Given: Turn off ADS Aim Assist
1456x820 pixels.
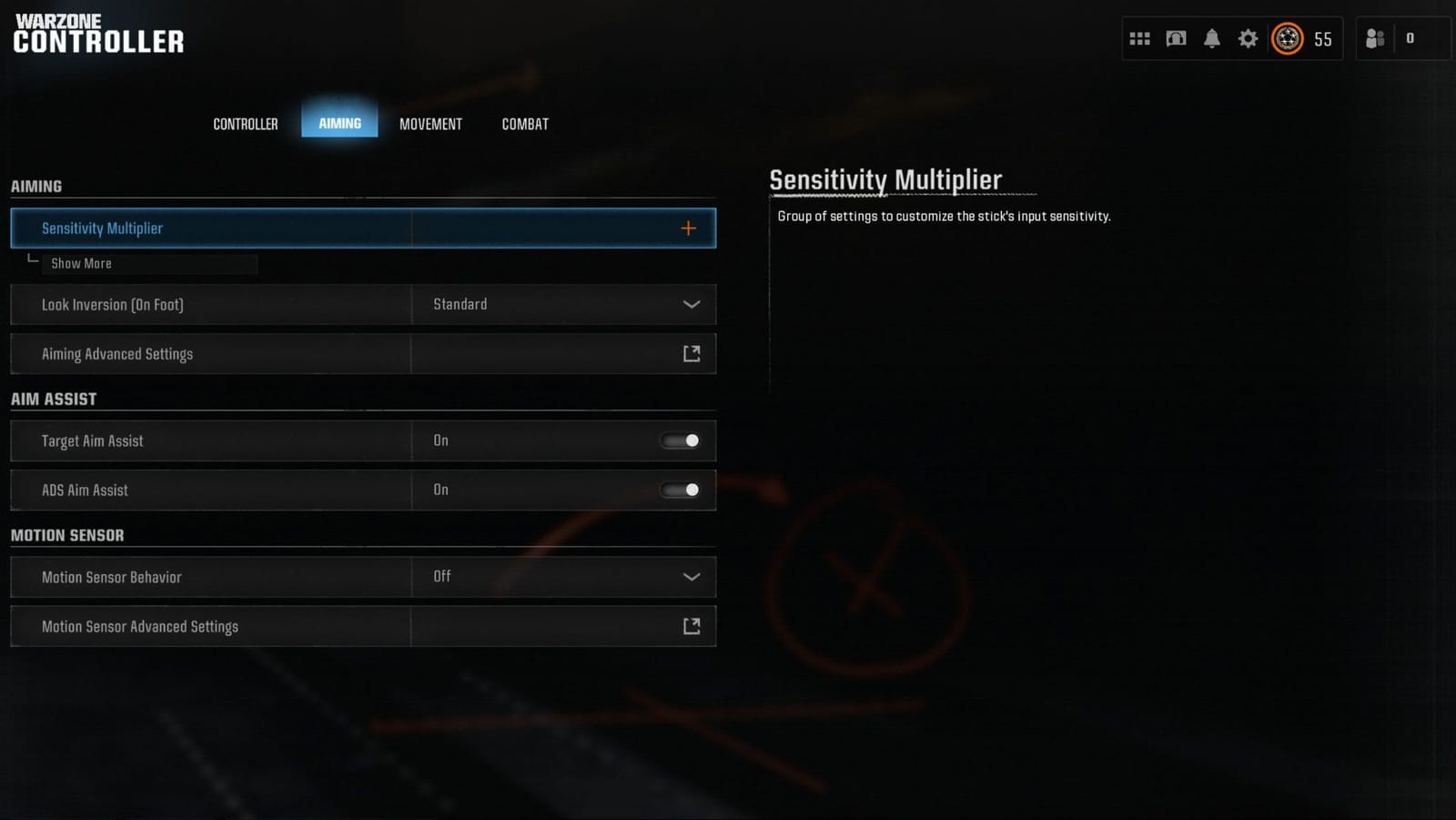Looking at the screenshot, I should tap(679, 490).
